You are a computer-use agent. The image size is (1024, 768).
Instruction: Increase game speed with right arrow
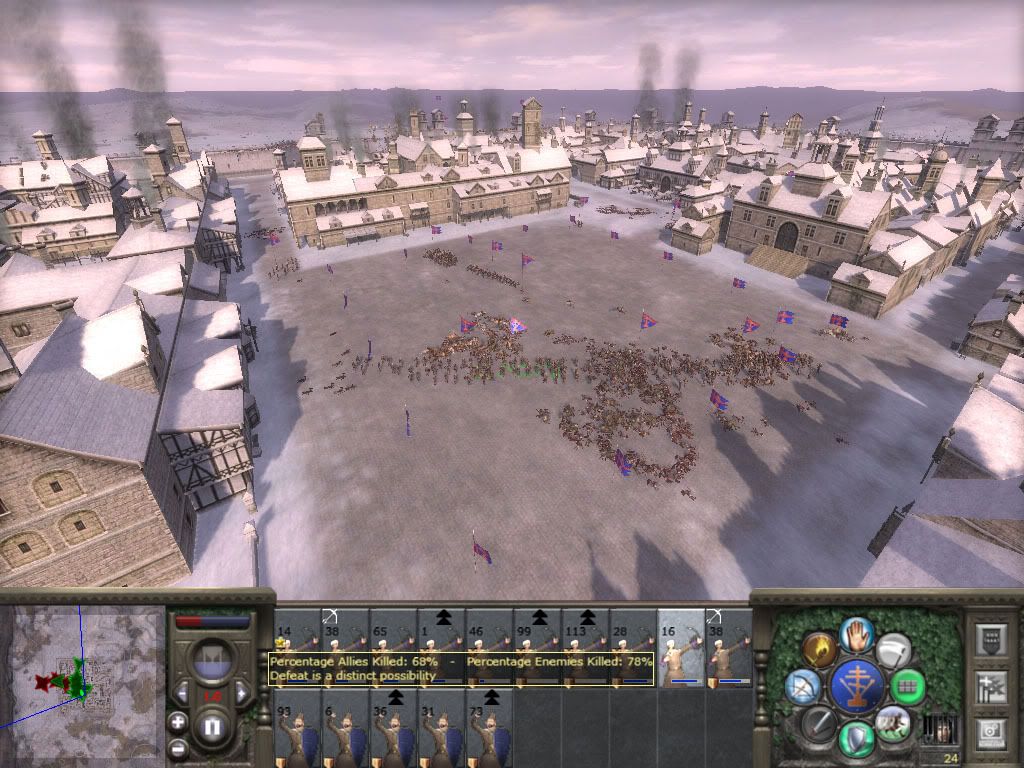pyautogui.click(x=240, y=694)
